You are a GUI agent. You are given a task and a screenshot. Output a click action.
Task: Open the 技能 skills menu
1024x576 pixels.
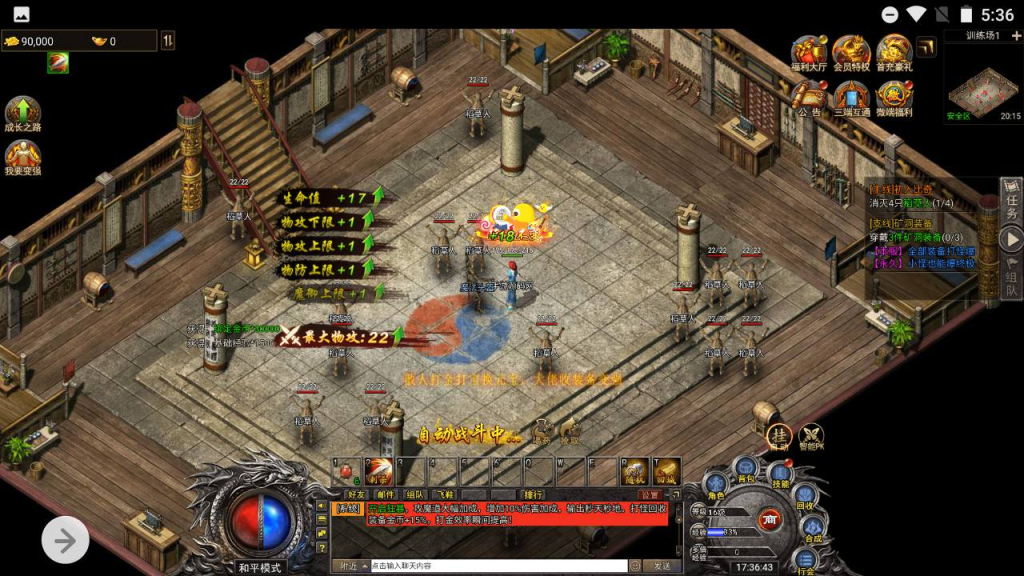pos(780,476)
